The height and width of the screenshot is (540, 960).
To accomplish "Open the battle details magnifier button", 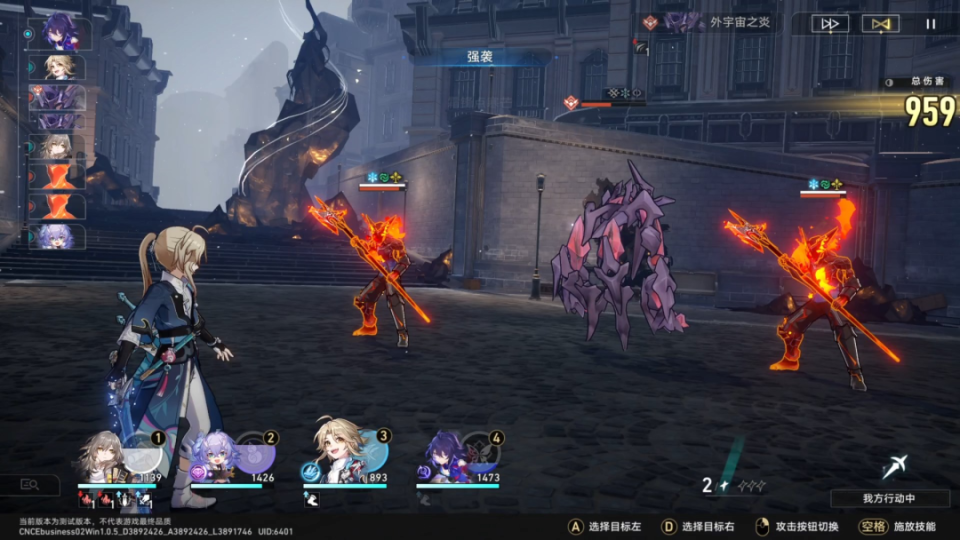I will pos(30,485).
